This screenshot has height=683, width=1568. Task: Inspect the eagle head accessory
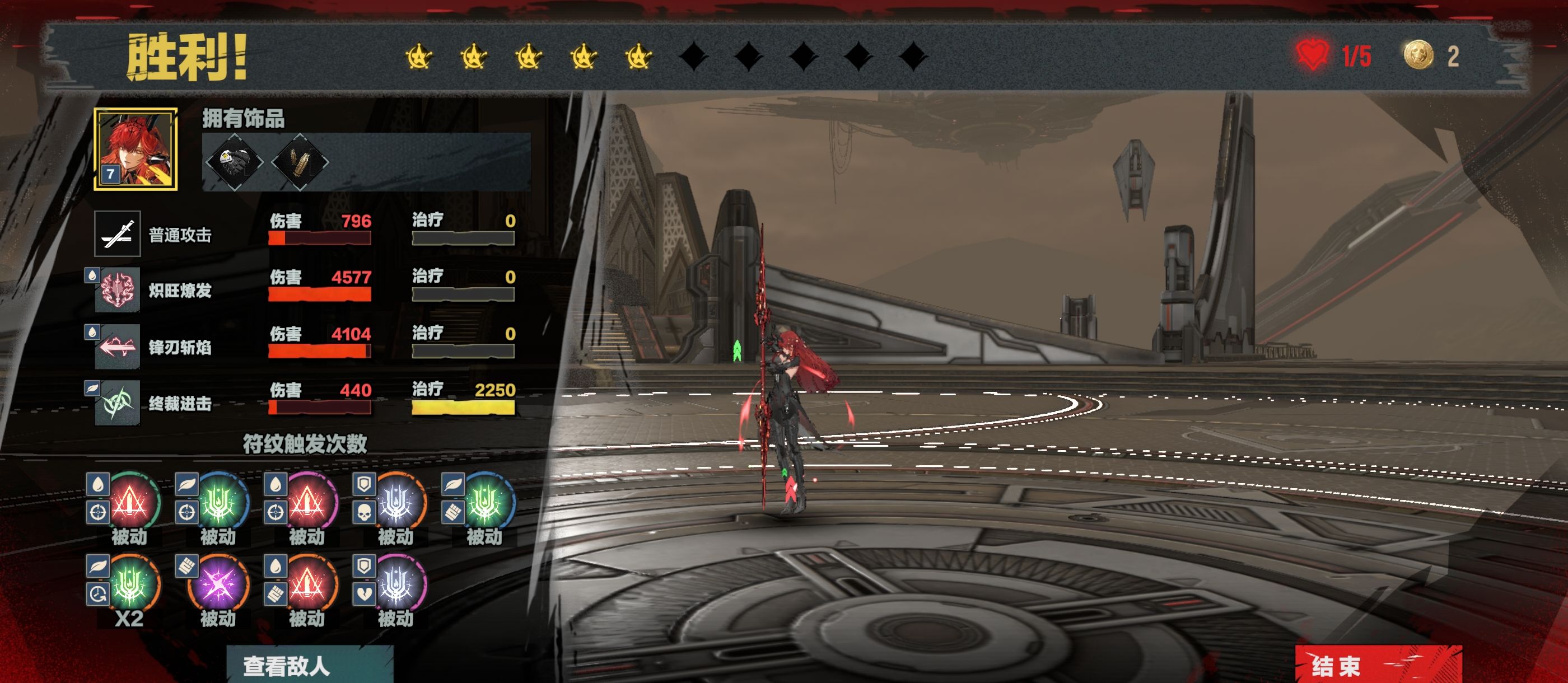(234, 162)
